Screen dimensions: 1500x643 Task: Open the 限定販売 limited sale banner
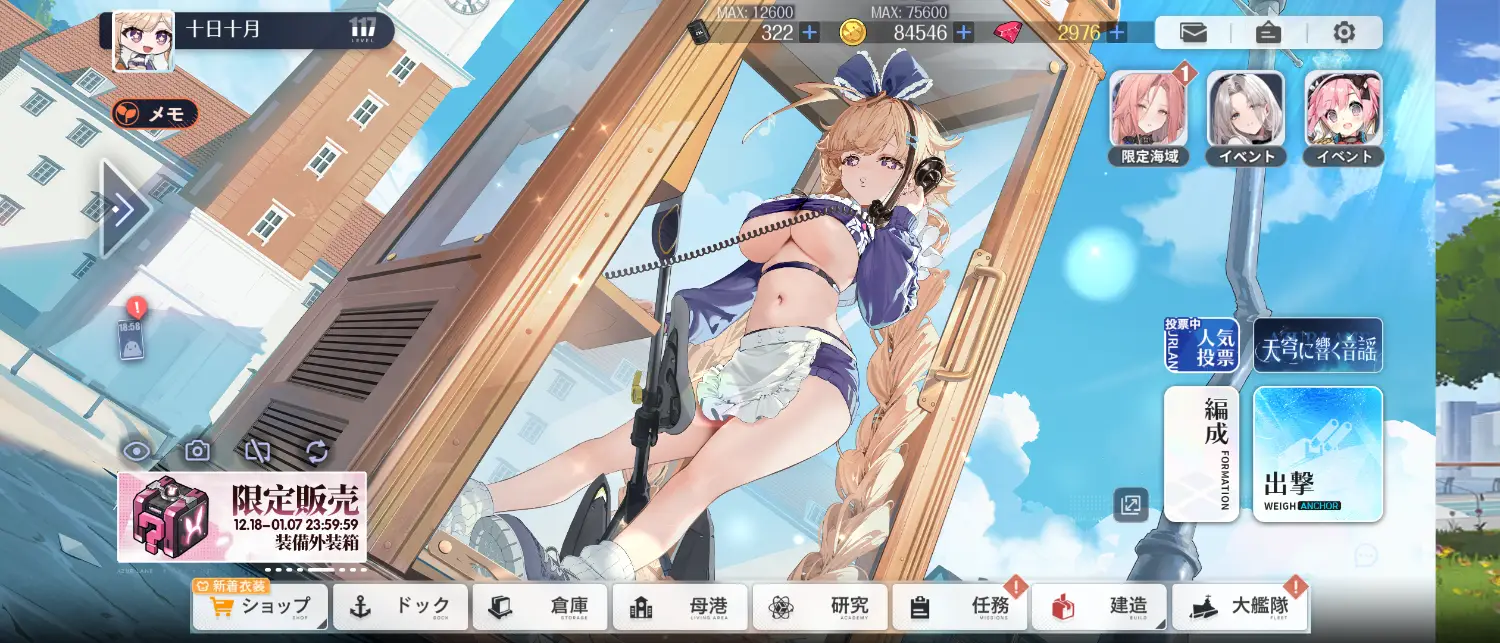click(x=242, y=517)
